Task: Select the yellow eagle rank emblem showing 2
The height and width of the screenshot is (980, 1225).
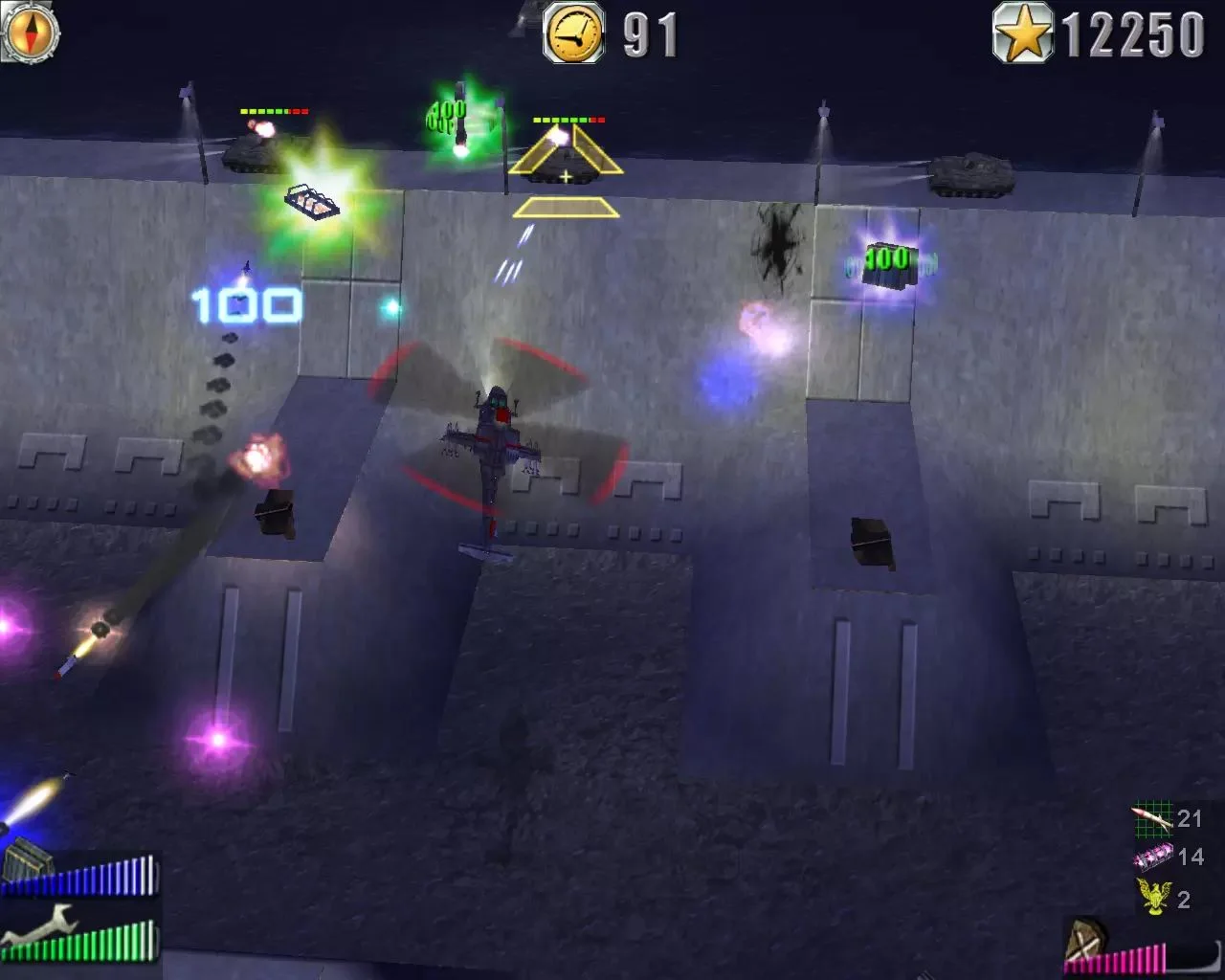Action: 1154,898
